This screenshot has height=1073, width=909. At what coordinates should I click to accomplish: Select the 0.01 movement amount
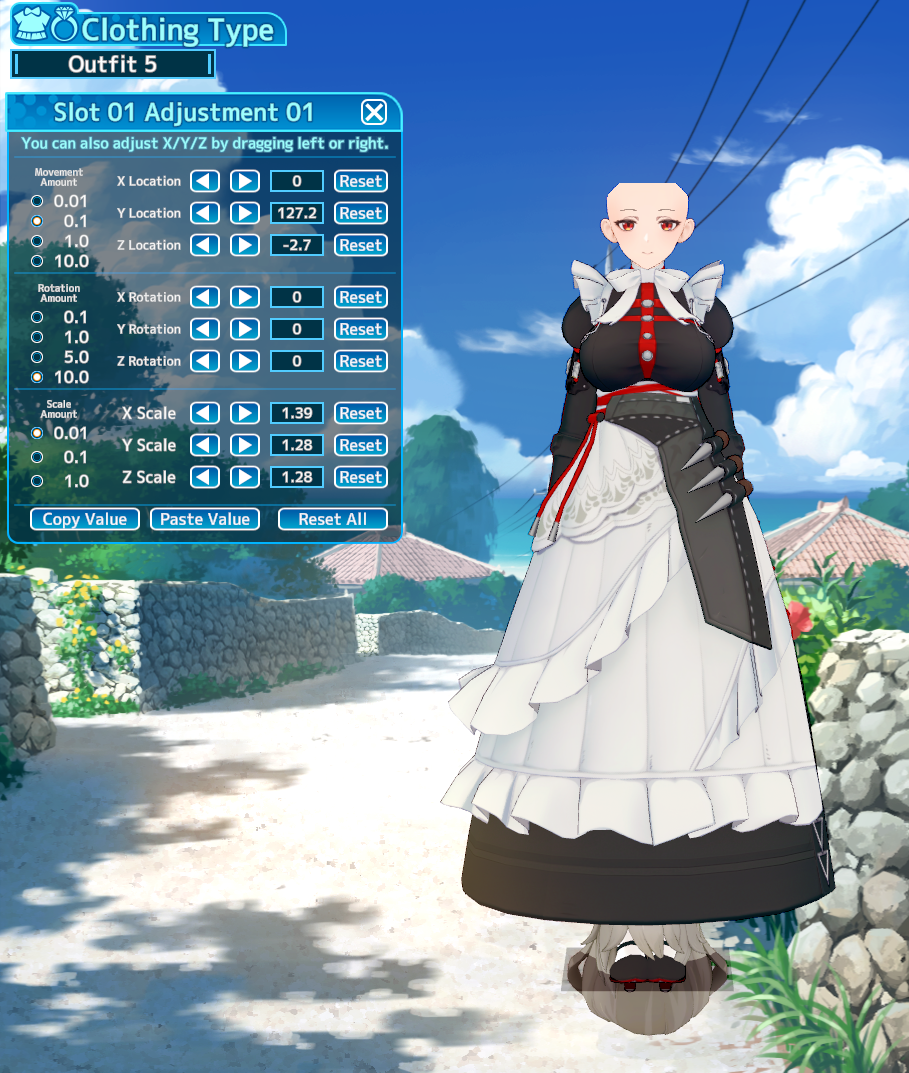pos(38,200)
